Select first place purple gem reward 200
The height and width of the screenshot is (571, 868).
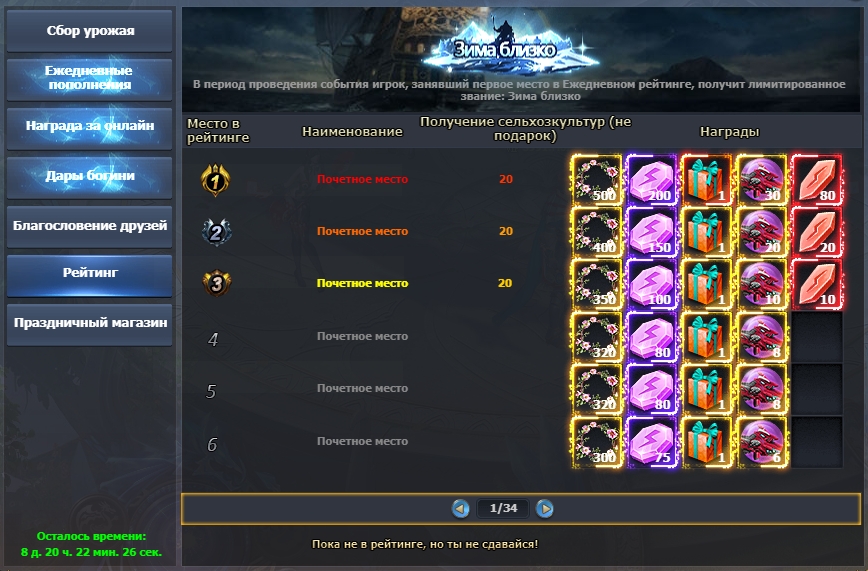click(651, 180)
